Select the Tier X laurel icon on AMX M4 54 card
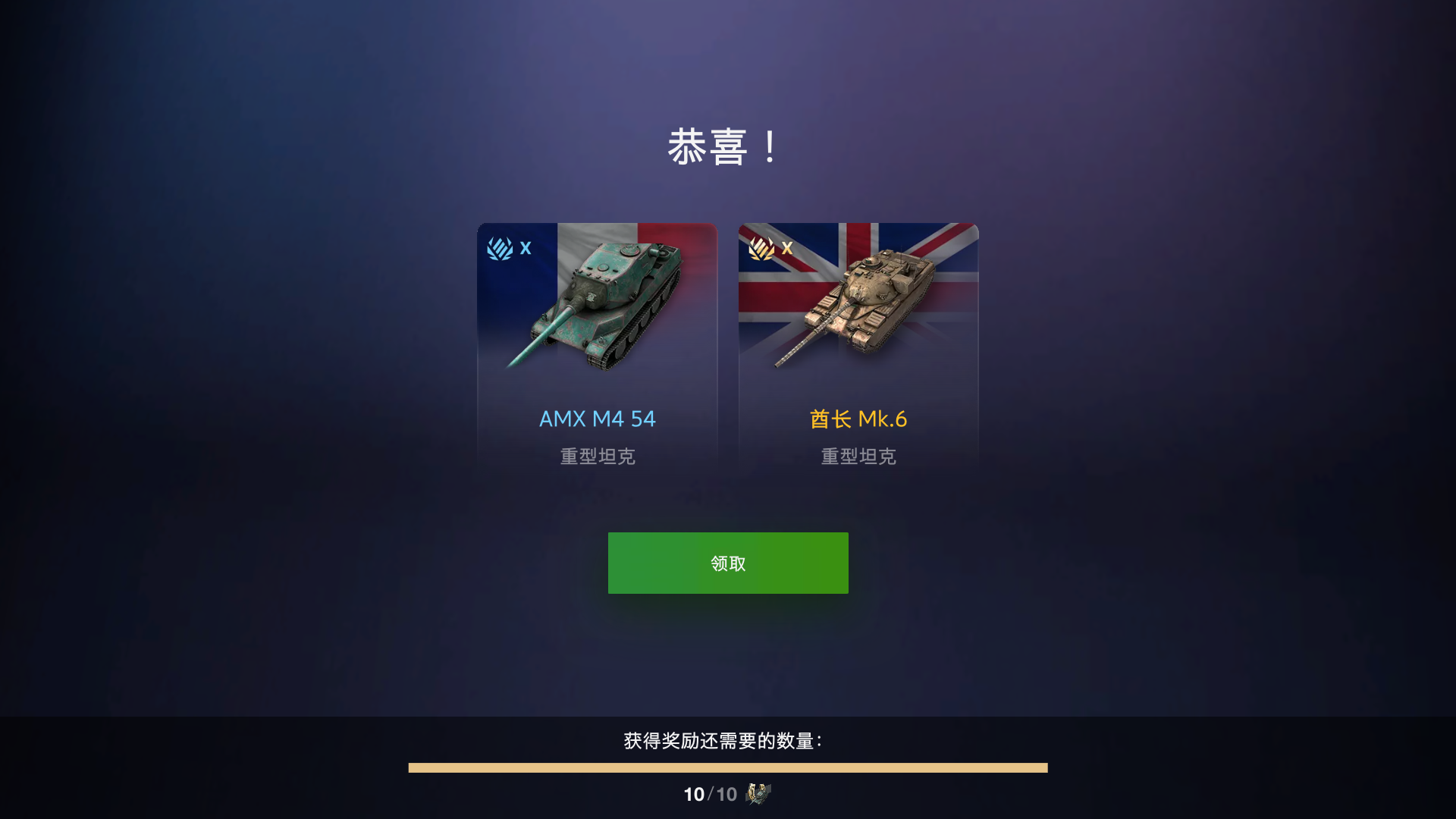The image size is (1456, 819). (500, 248)
